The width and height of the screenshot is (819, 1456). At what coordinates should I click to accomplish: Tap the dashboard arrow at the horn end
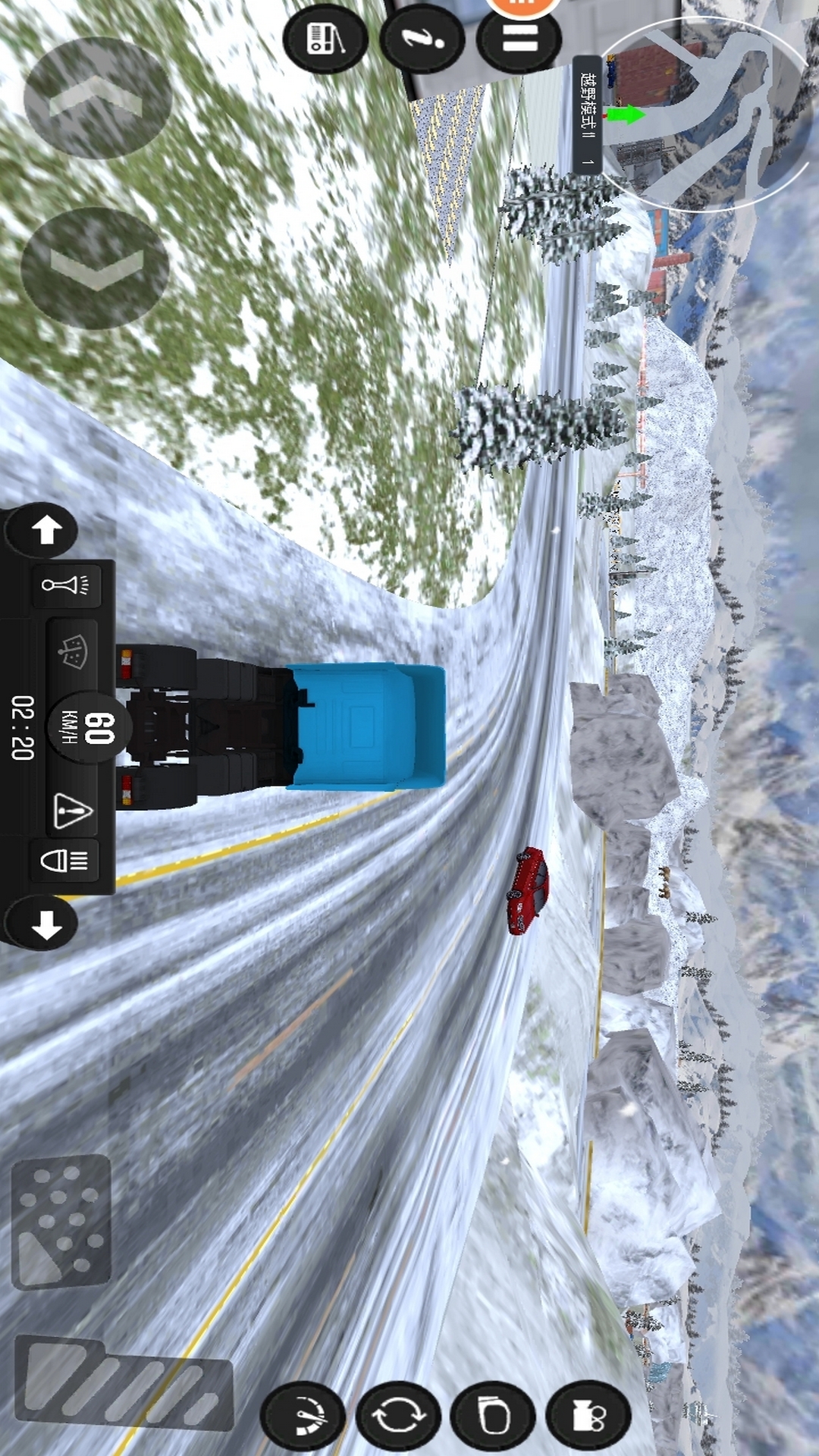coord(45,529)
